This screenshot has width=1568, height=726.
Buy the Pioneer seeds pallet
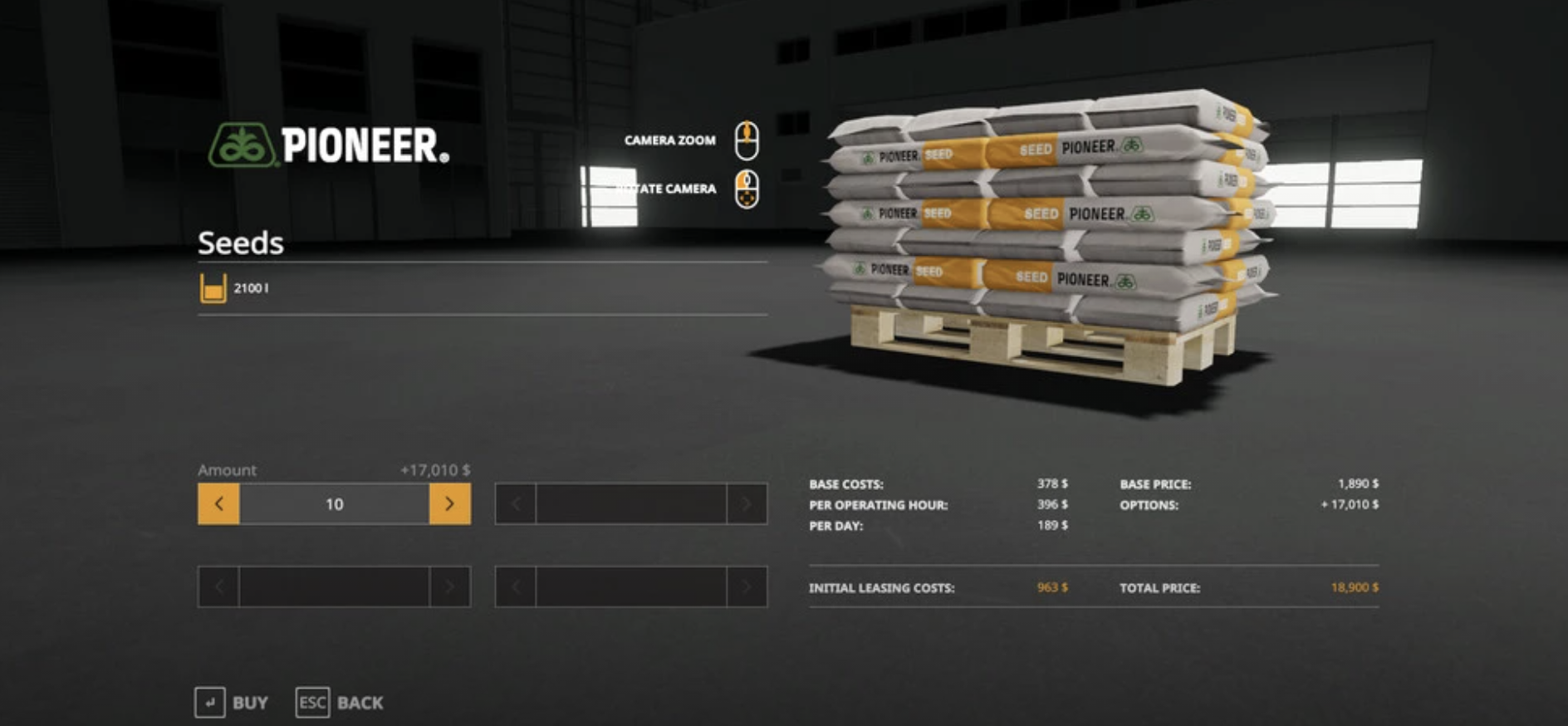coord(232,703)
